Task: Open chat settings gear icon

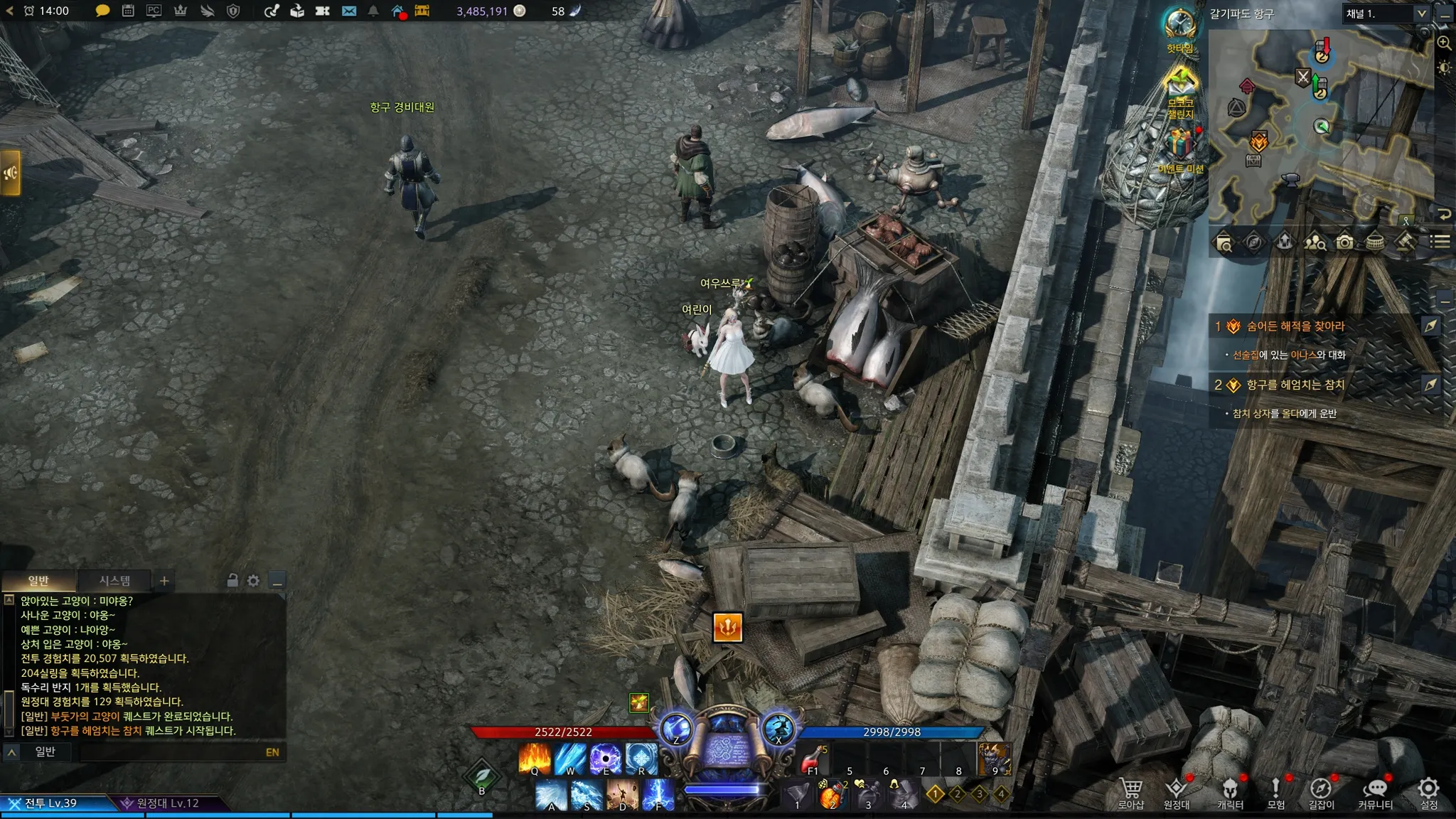Action: coord(253,581)
